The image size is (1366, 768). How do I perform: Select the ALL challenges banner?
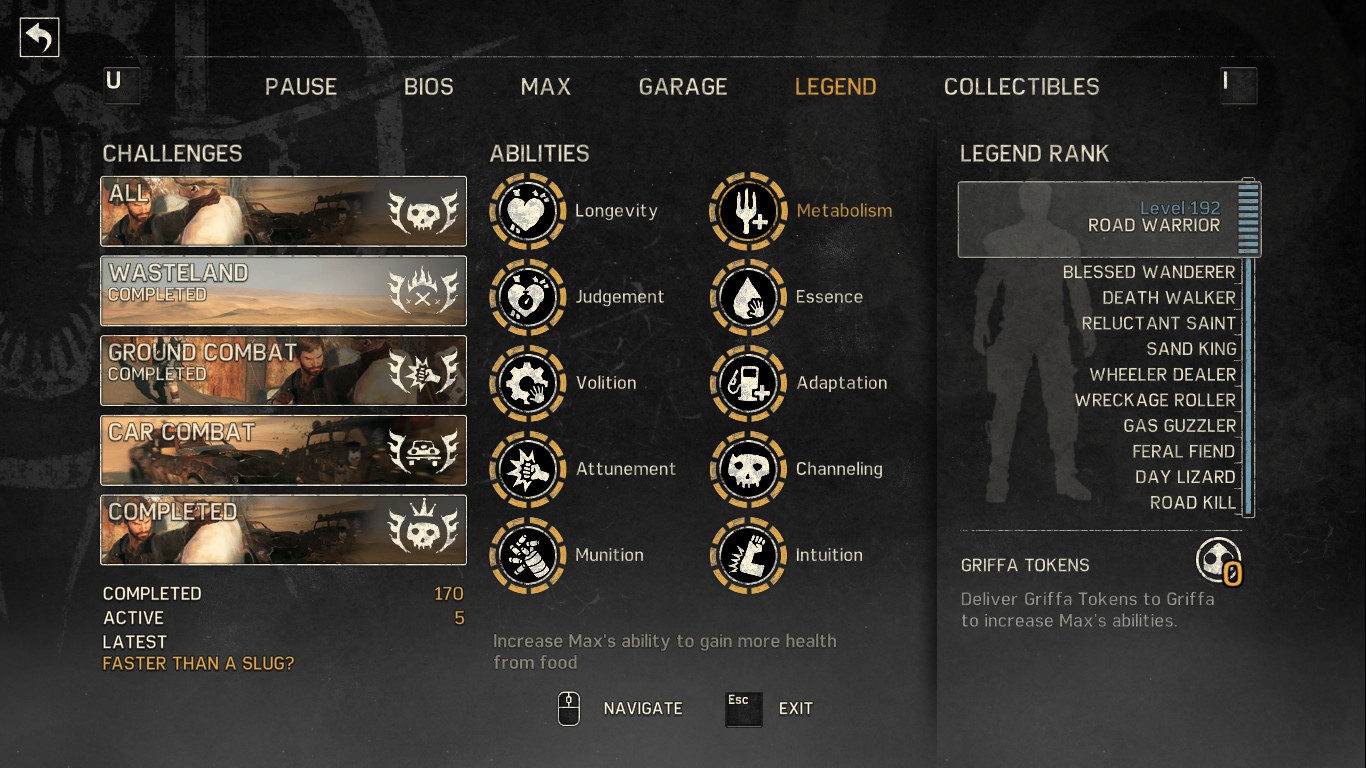click(283, 212)
